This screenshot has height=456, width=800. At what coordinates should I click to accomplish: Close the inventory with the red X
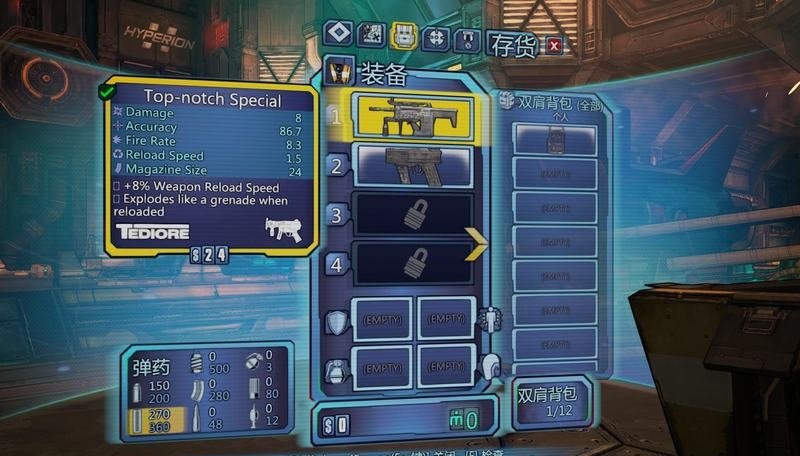point(554,44)
